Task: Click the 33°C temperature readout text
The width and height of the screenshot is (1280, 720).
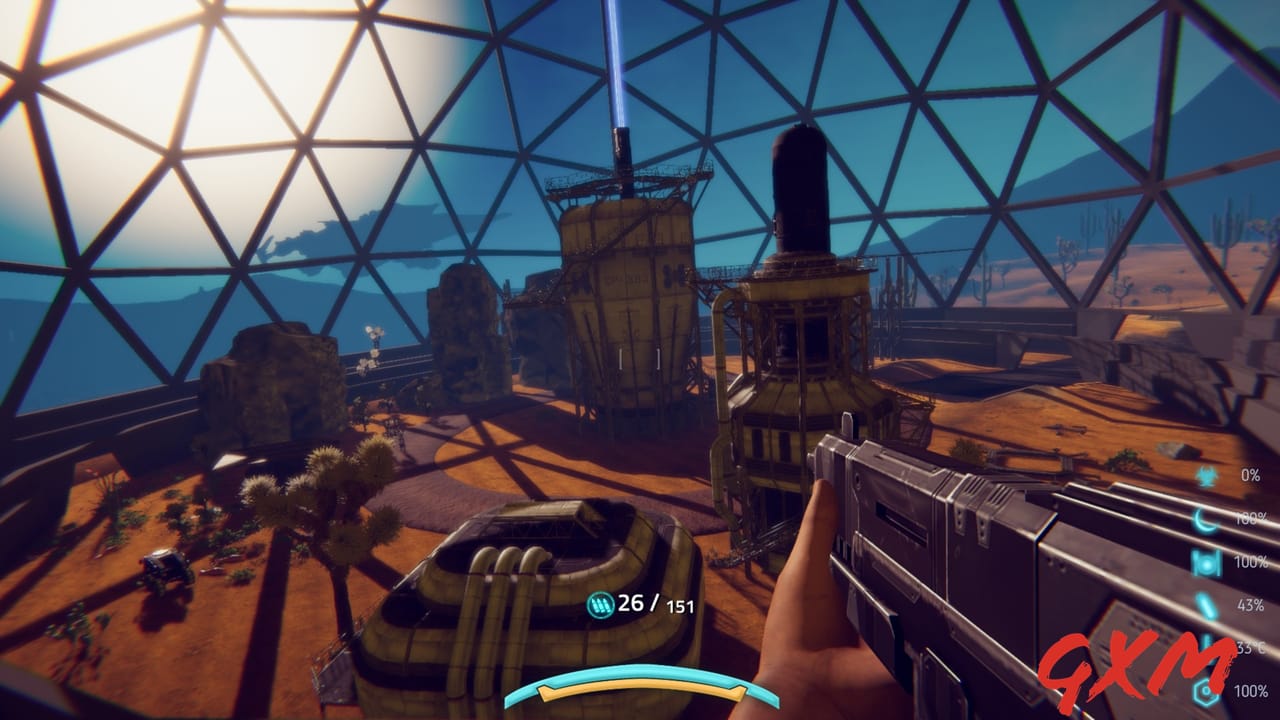Action: (x=1249, y=648)
